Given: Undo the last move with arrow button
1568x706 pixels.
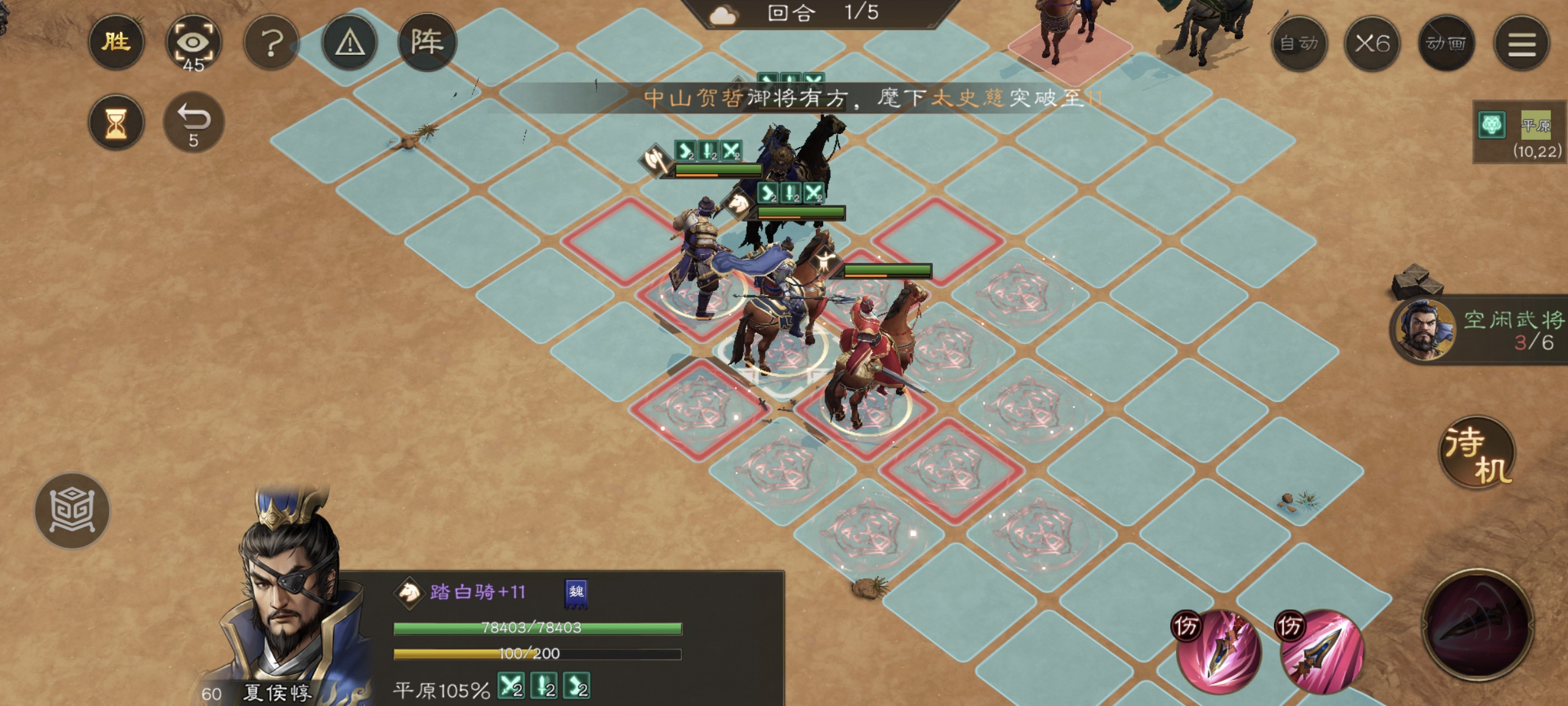Looking at the screenshot, I should point(193,123).
